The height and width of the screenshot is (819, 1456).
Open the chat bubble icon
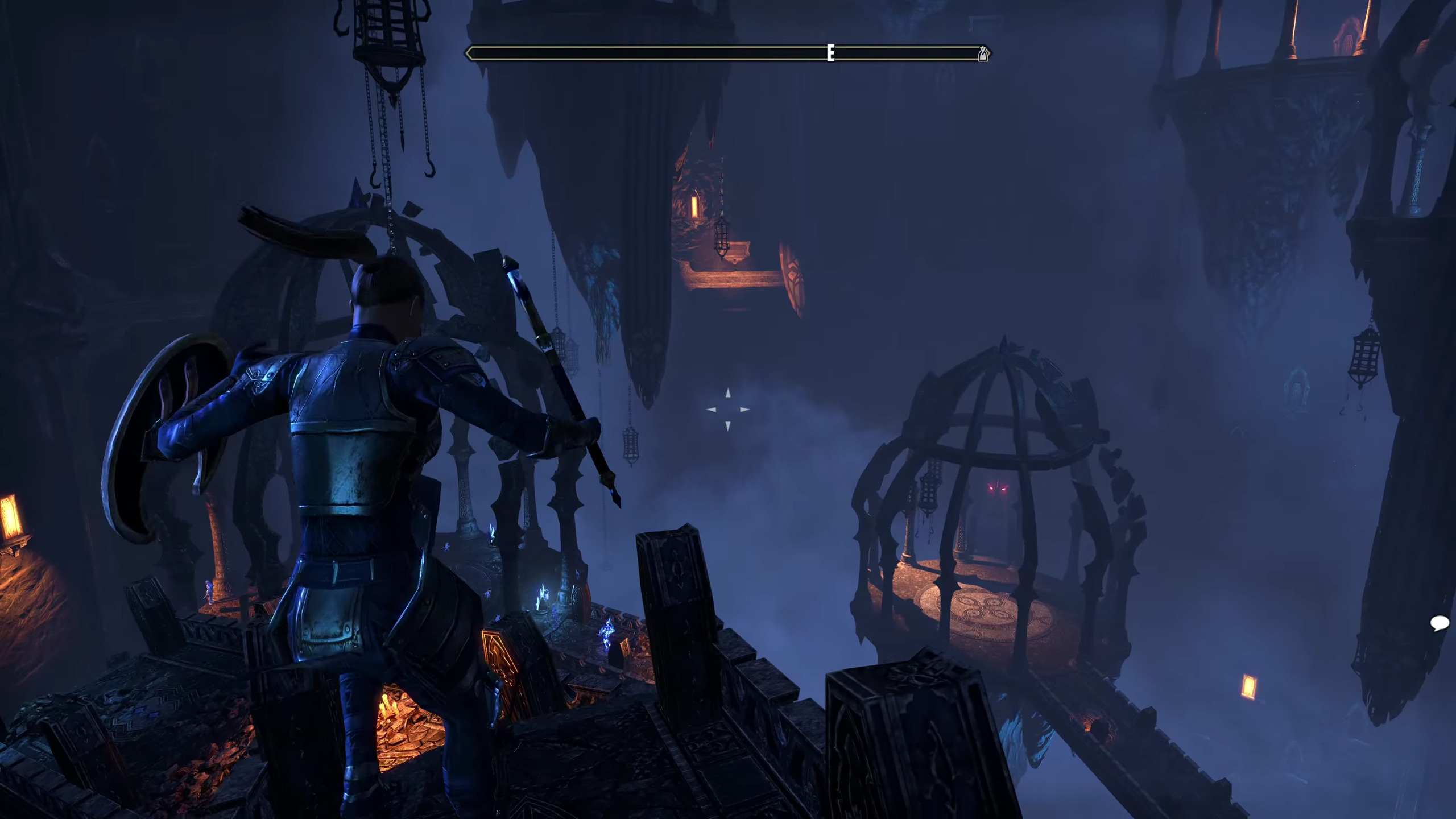coord(1439,623)
